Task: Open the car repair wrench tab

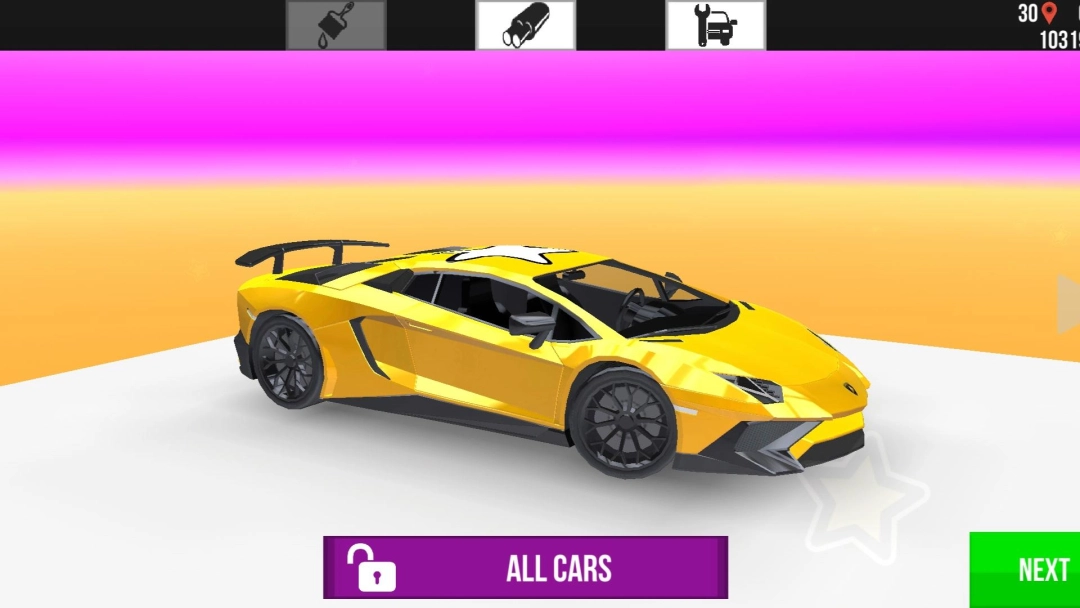Action: point(716,25)
